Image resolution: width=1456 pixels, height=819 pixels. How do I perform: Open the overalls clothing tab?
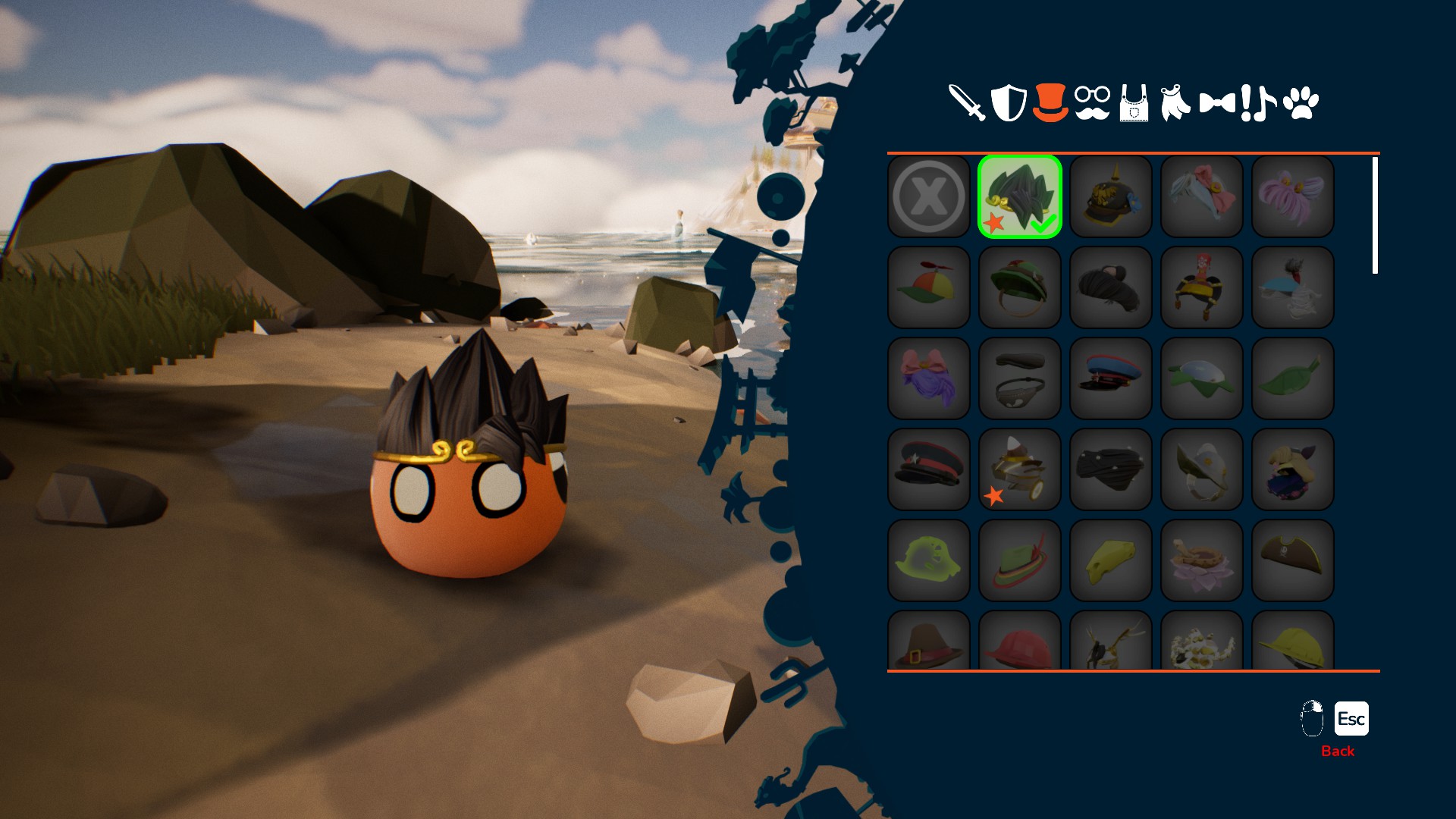[x=1134, y=103]
